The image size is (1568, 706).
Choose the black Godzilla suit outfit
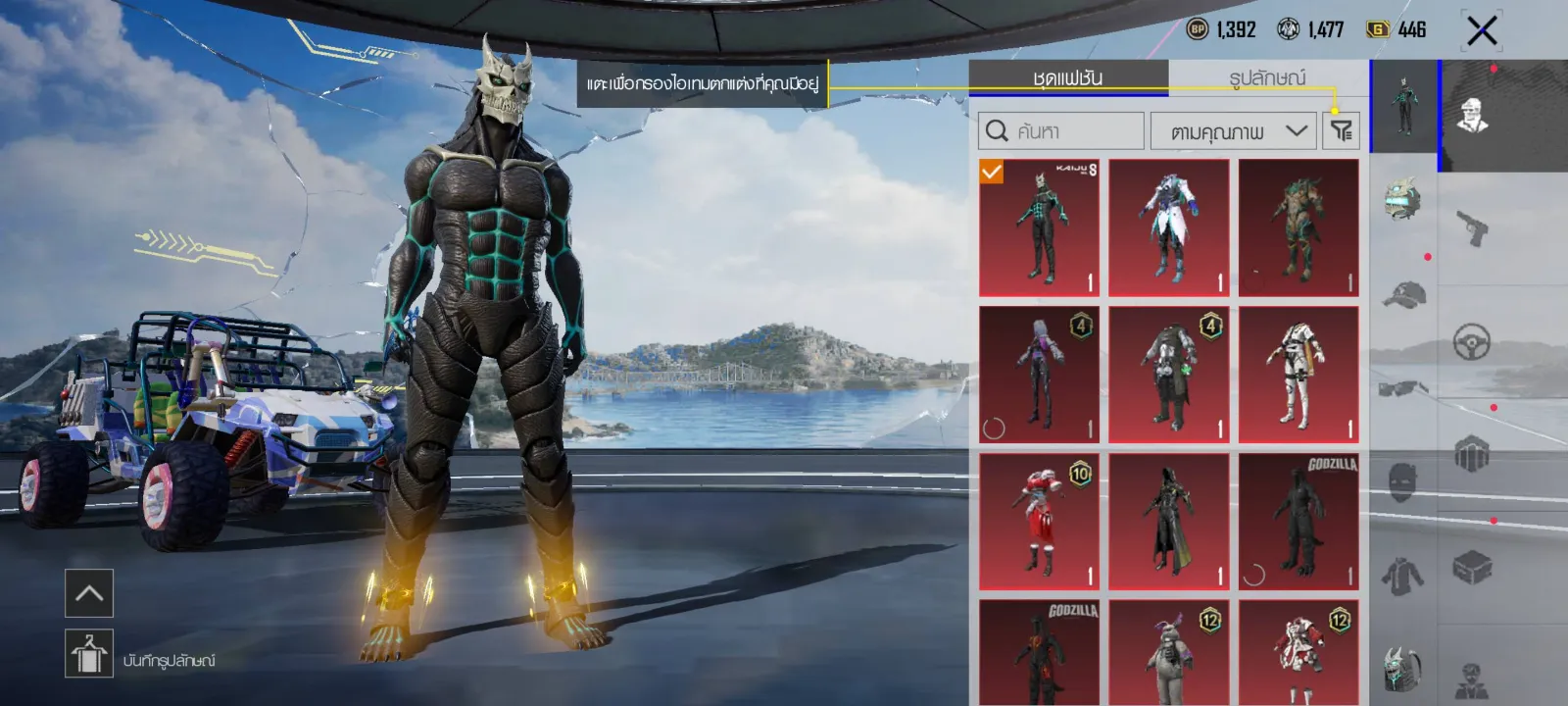[1298, 522]
